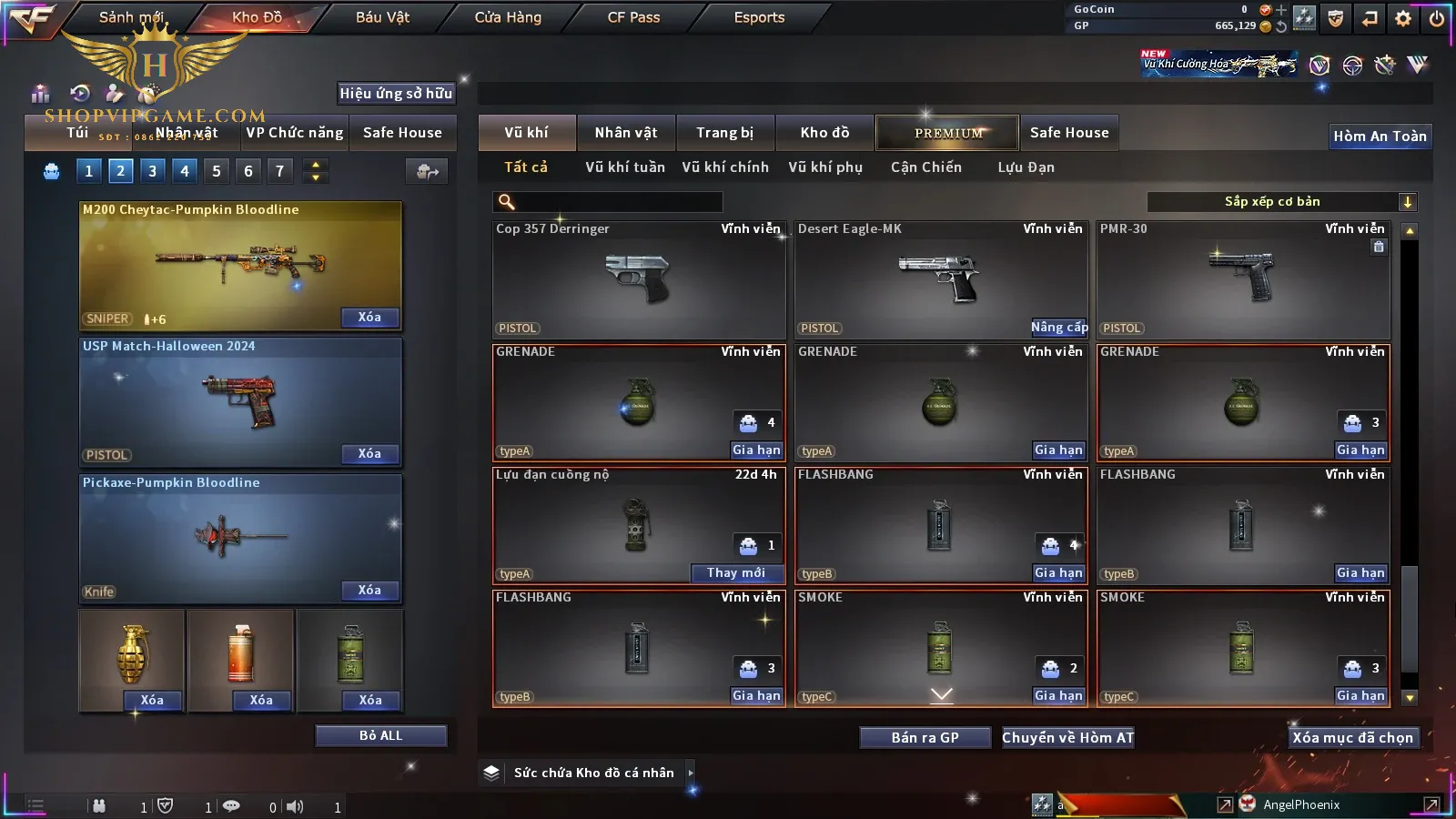Filter by Vũ khí chính
This screenshot has height=819, width=1456.
[x=725, y=167]
